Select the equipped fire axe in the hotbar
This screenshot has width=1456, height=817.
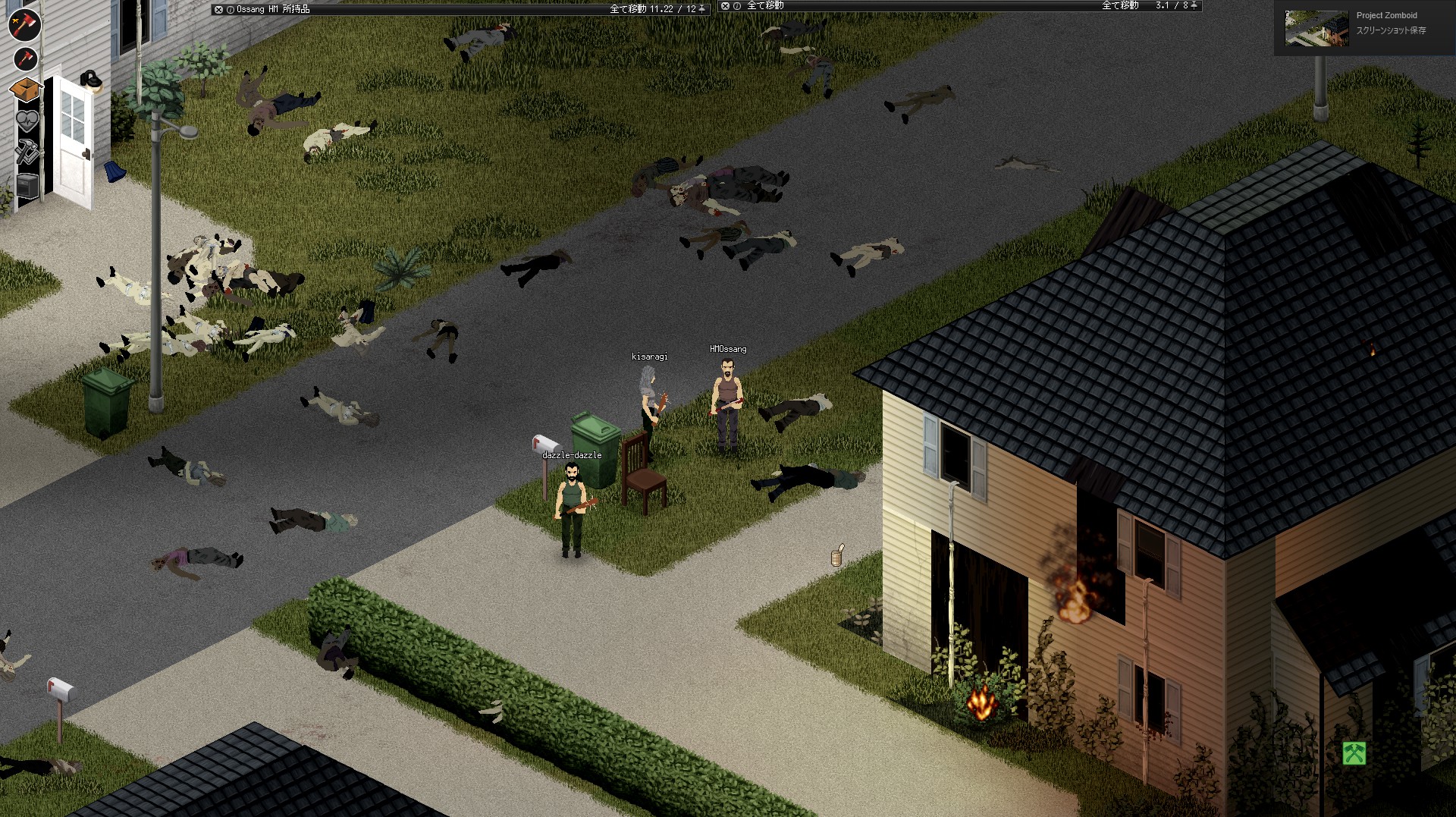[24, 24]
